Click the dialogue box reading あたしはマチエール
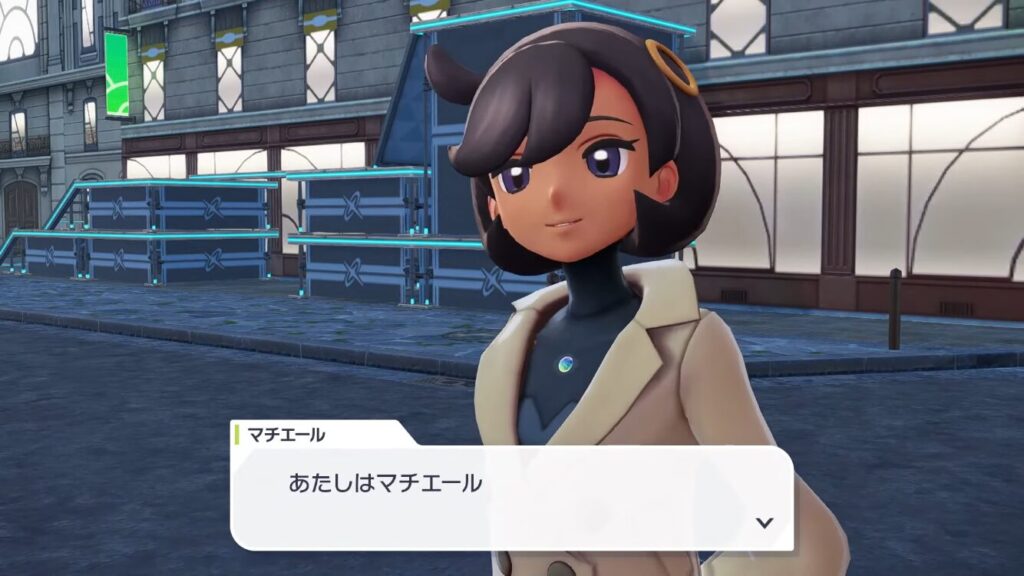 click(510, 496)
